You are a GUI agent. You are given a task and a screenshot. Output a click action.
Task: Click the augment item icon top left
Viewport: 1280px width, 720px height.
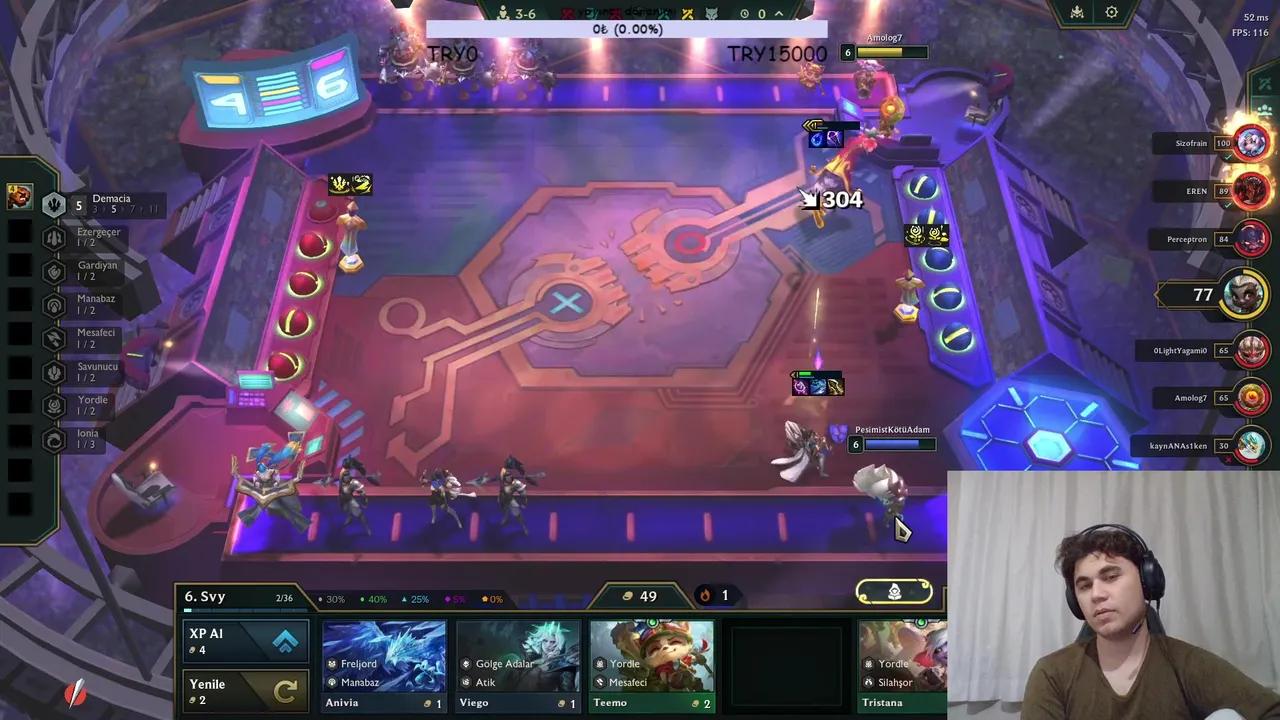[20, 196]
